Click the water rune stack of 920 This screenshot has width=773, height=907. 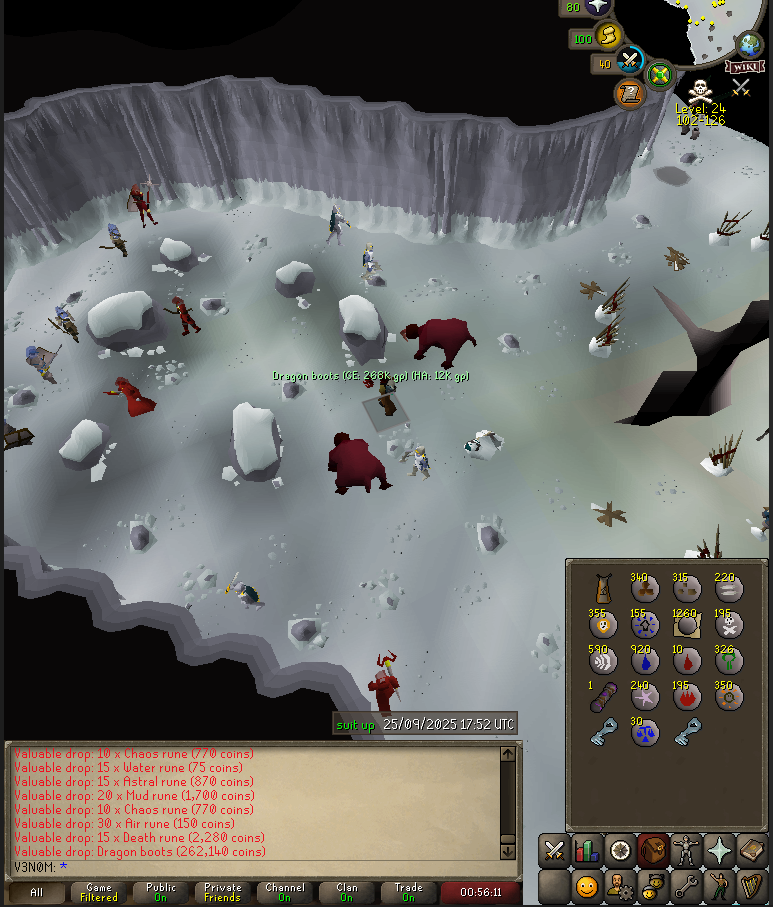[x=645, y=662]
